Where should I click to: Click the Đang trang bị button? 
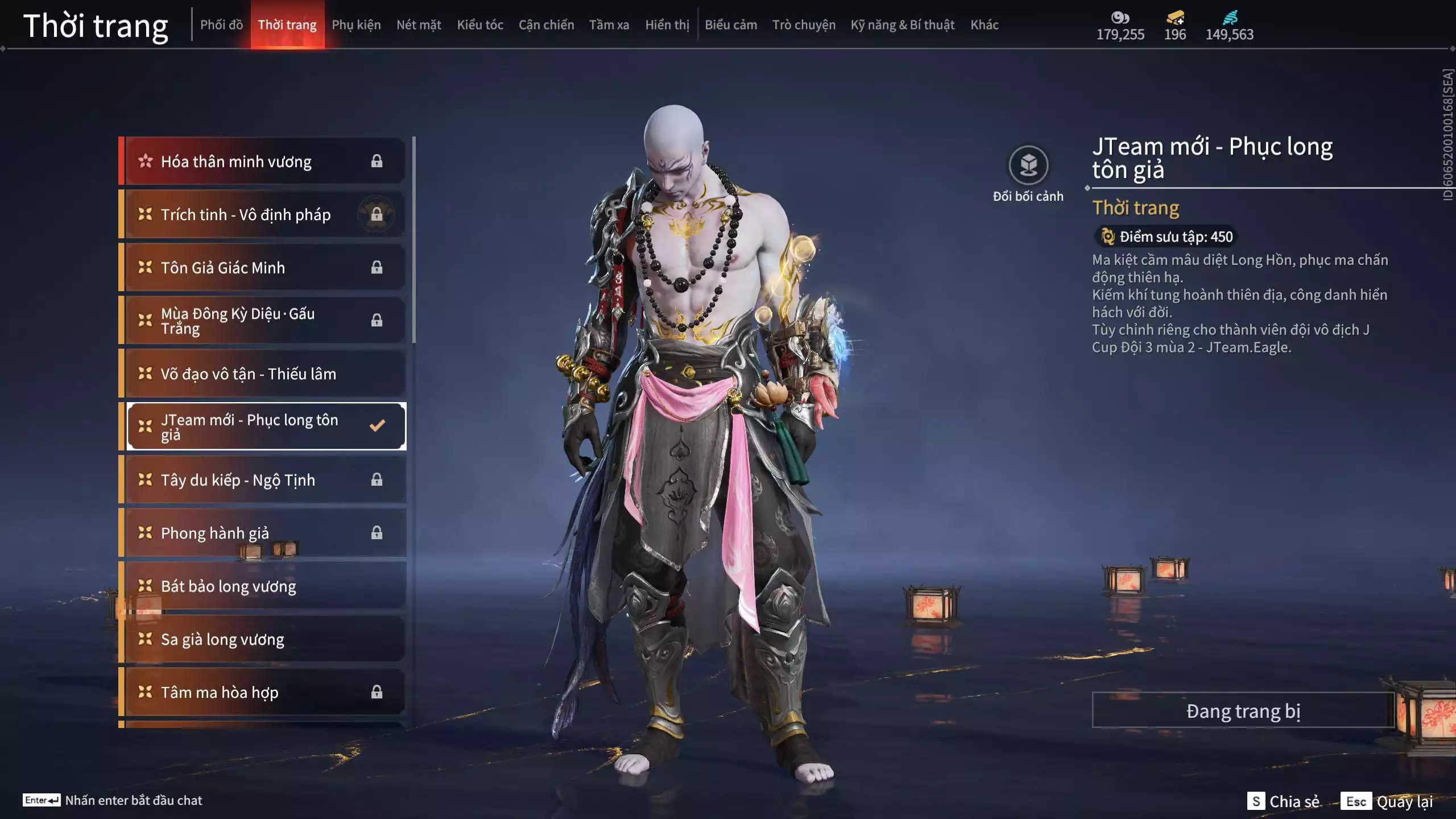click(1243, 711)
